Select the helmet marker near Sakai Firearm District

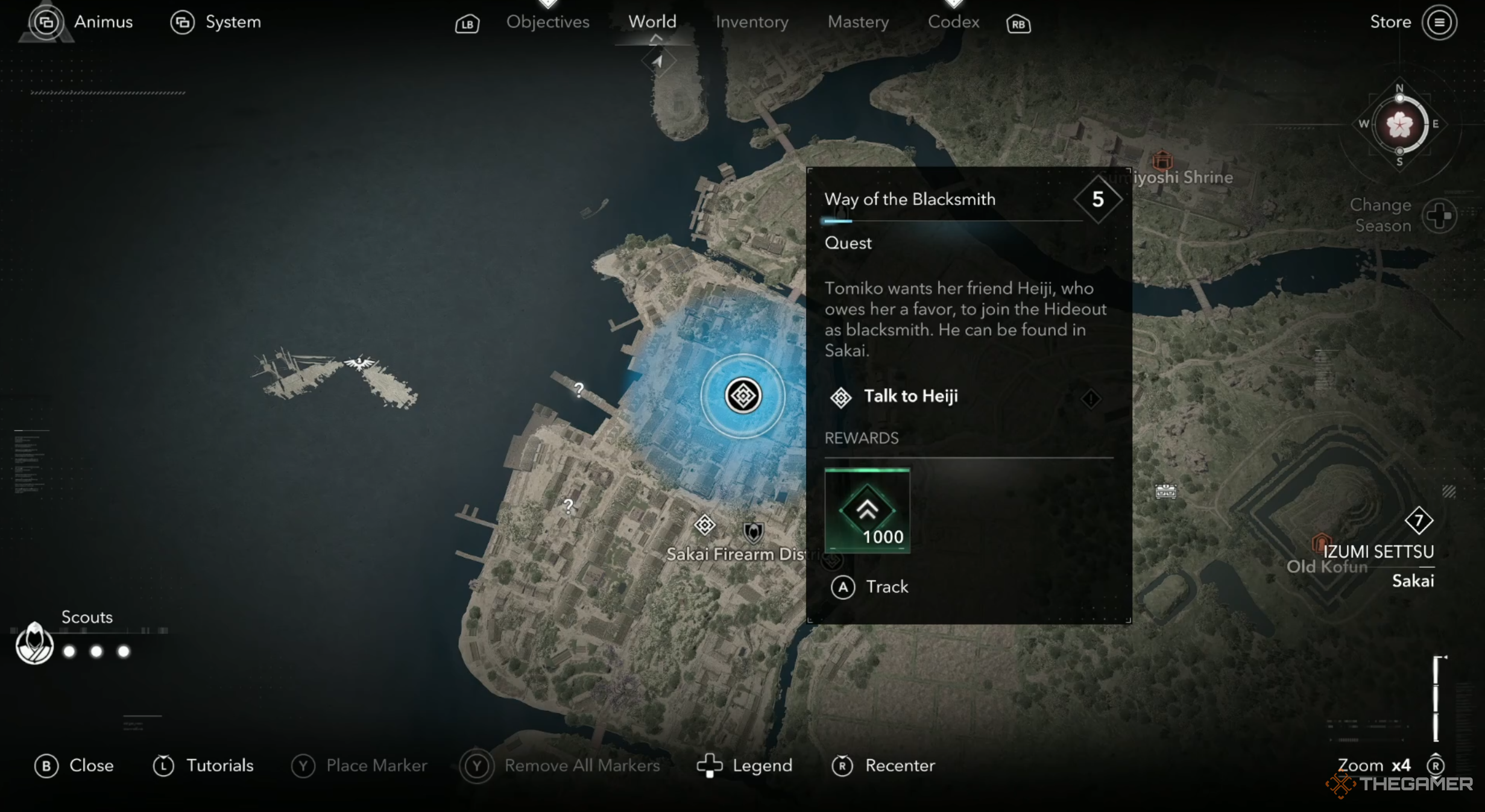click(754, 534)
